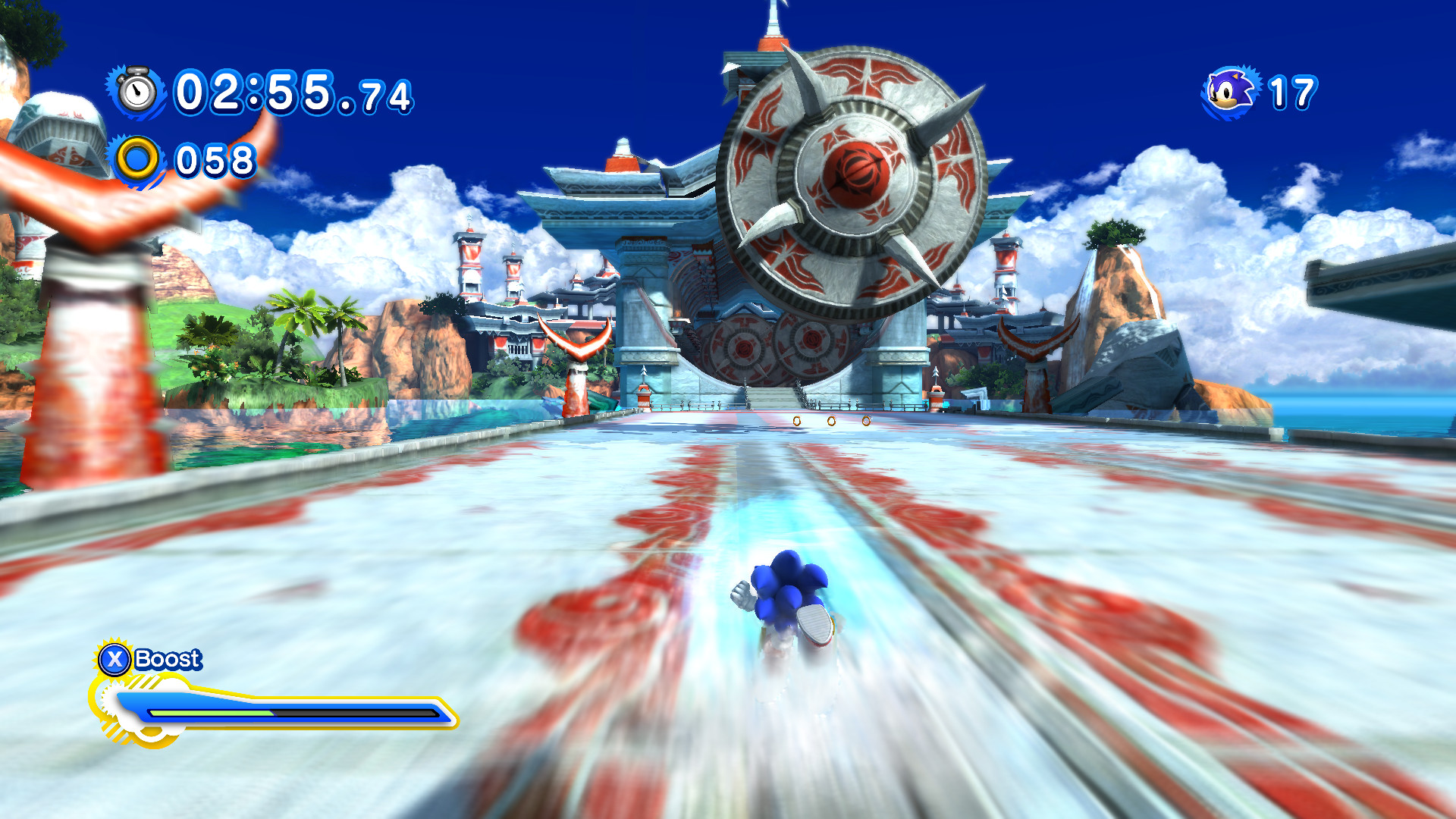This screenshot has width=1456, height=819.
Task: Select the leftmost floating ring on the track
Action: coord(796,421)
